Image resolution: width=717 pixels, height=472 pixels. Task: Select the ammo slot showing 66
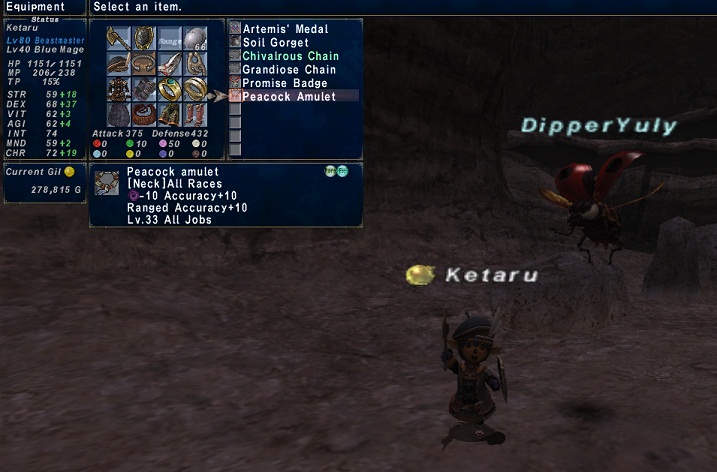tap(195, 38)
